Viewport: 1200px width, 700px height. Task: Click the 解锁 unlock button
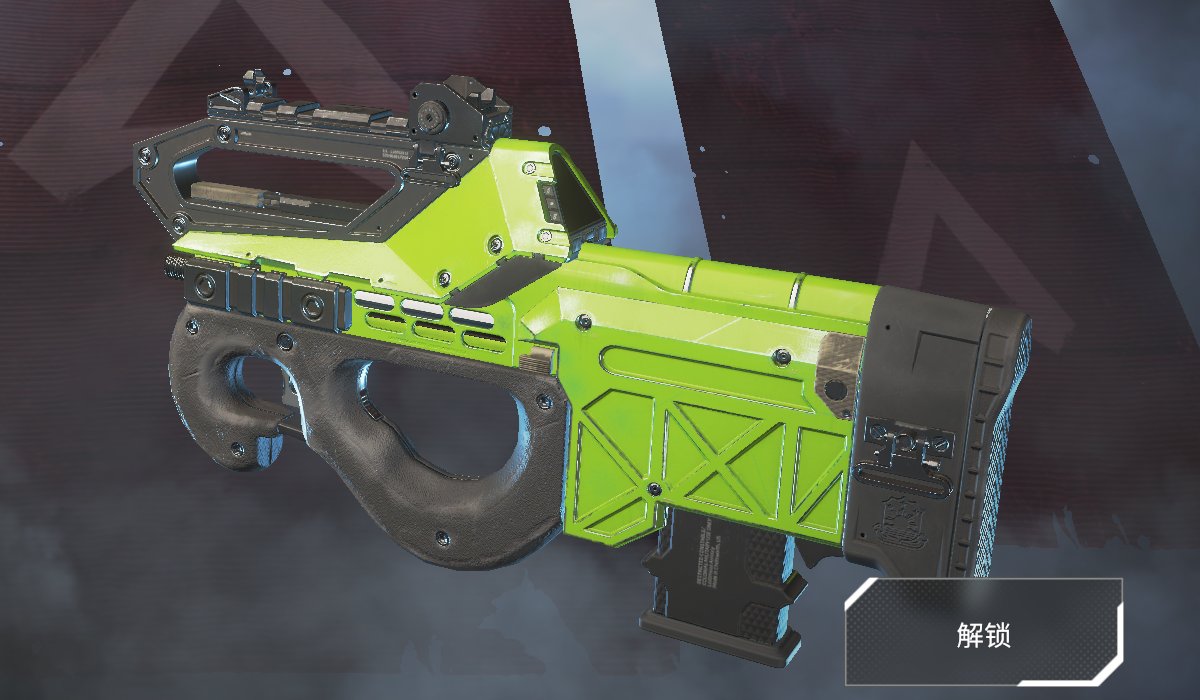tap(985, 633)
